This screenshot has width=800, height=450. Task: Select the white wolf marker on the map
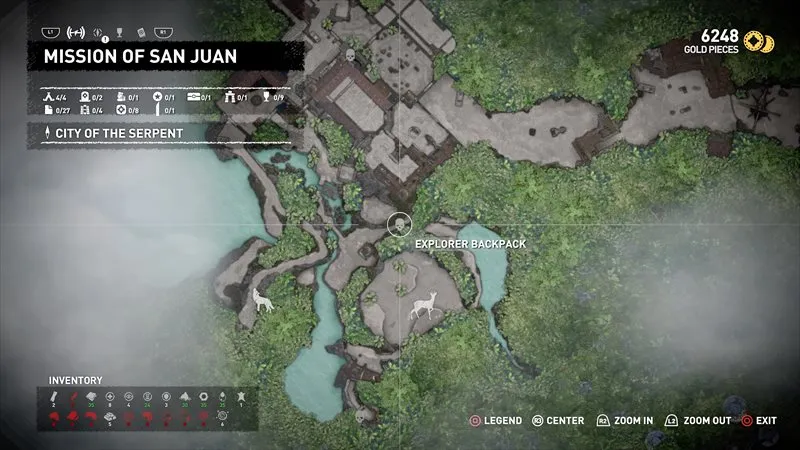pyautogui.click(x=263, y=299)
